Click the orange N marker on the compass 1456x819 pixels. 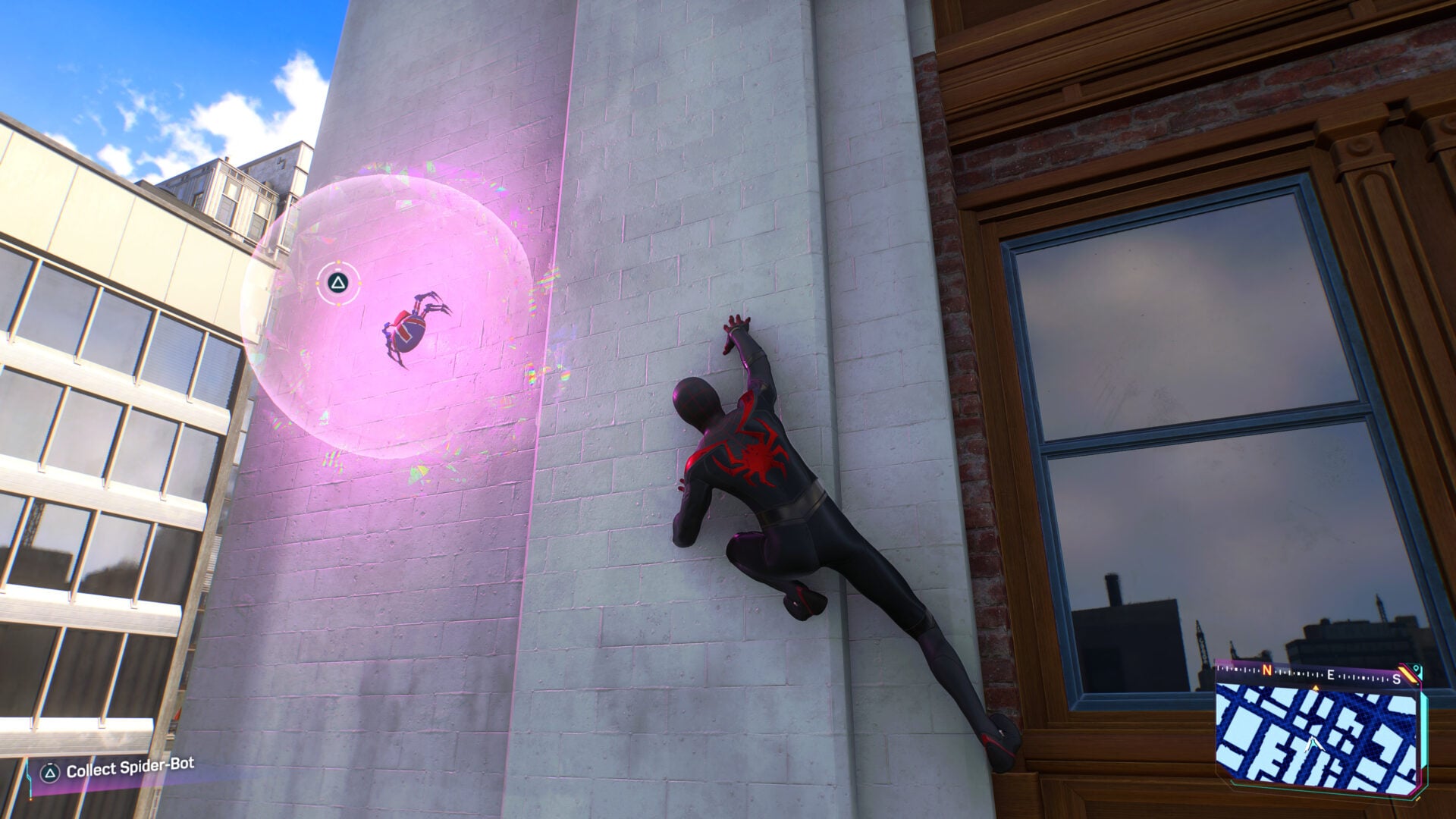pos(1266,670)
